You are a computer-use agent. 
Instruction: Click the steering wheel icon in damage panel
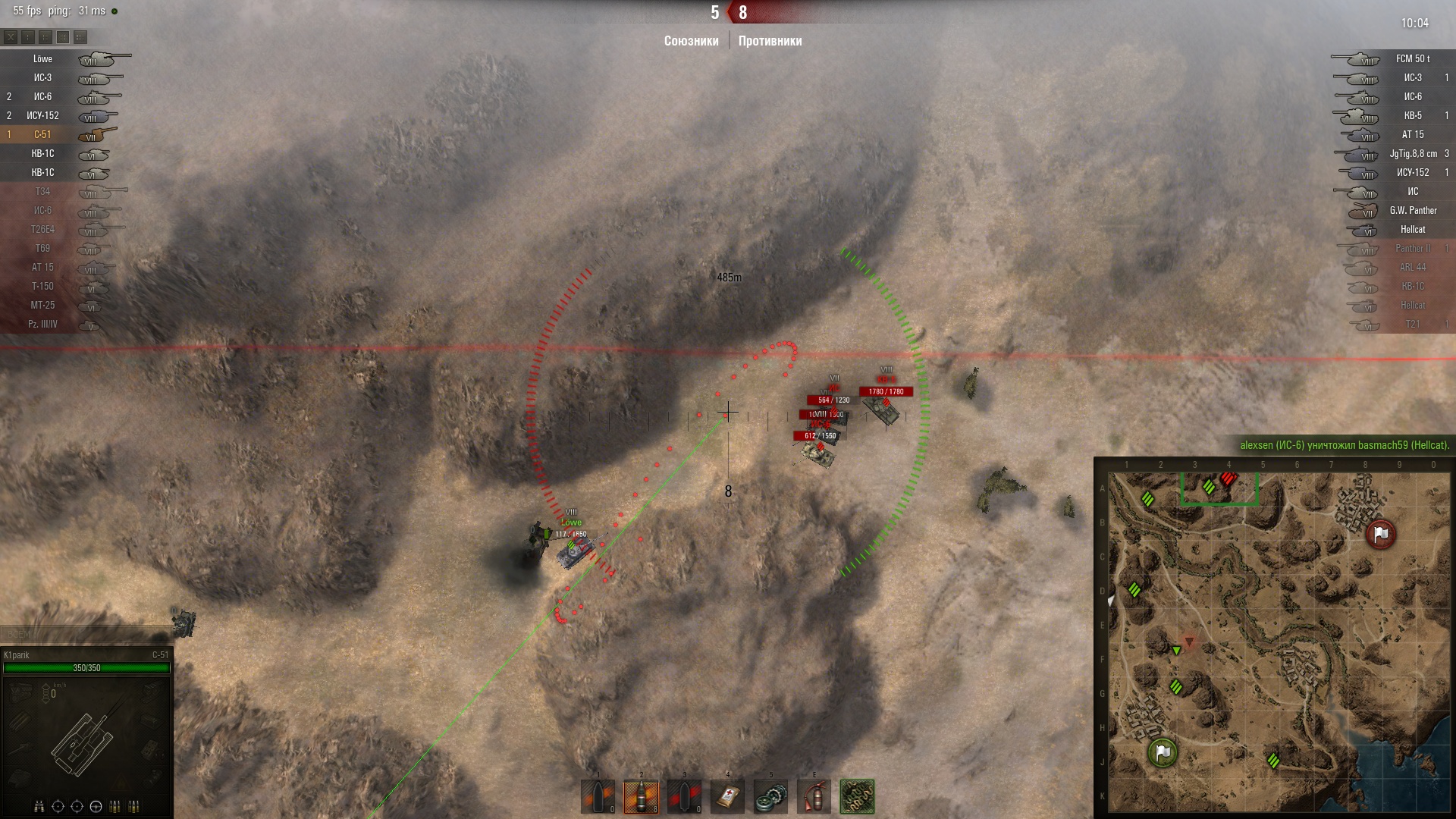tap(96, 806)
